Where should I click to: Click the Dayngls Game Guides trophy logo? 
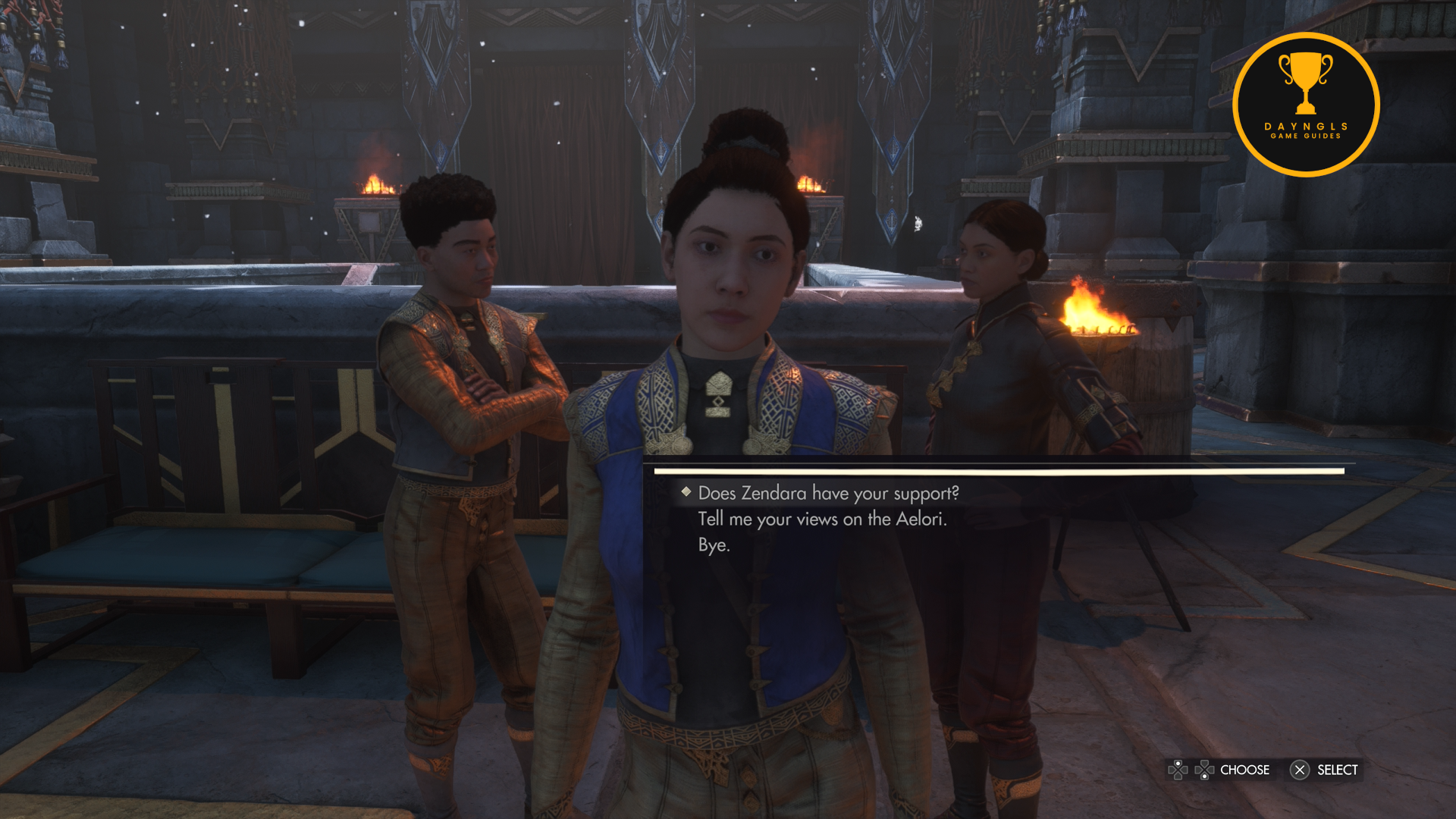click(1305, 105)
